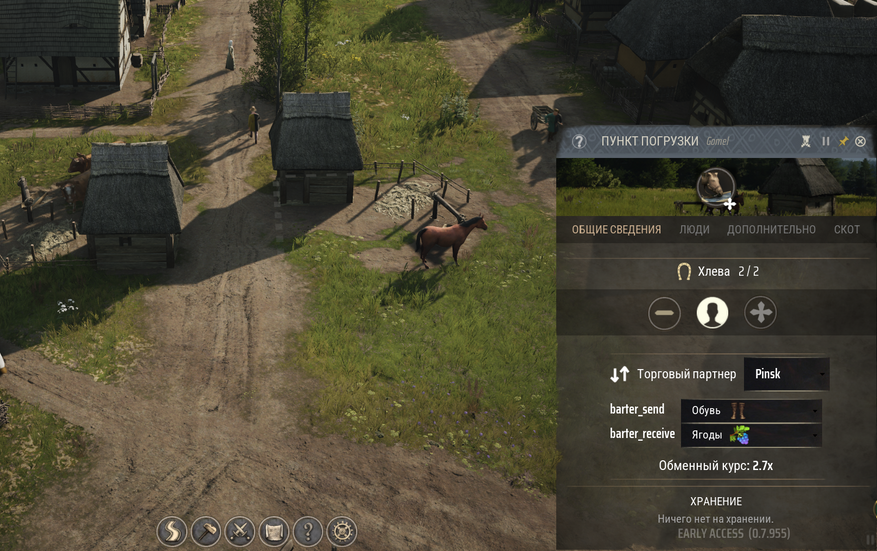The image size is (877, 551).
Task: Open help for the Пункт погрузки panel
Action: pos(578,142)
